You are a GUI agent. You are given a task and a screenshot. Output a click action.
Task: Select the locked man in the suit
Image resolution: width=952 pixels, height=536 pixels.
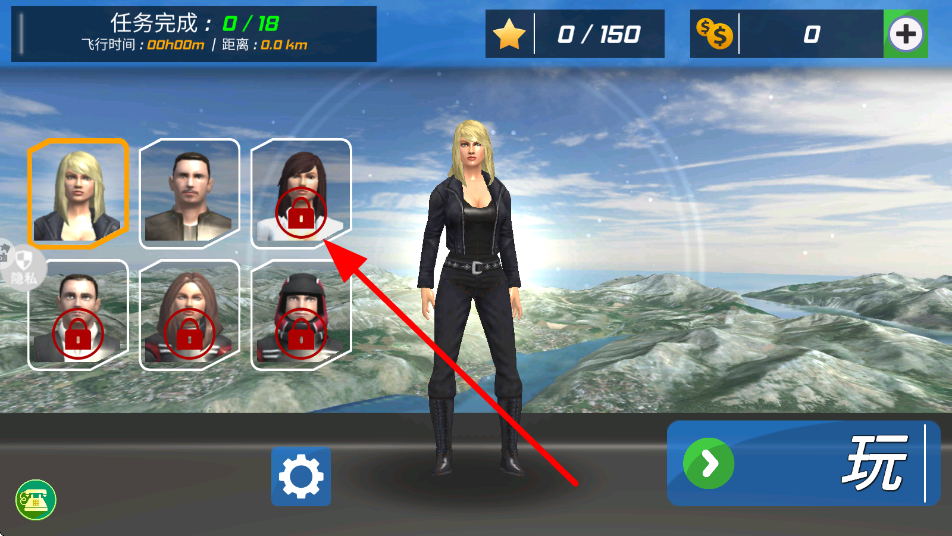[78, 315]
